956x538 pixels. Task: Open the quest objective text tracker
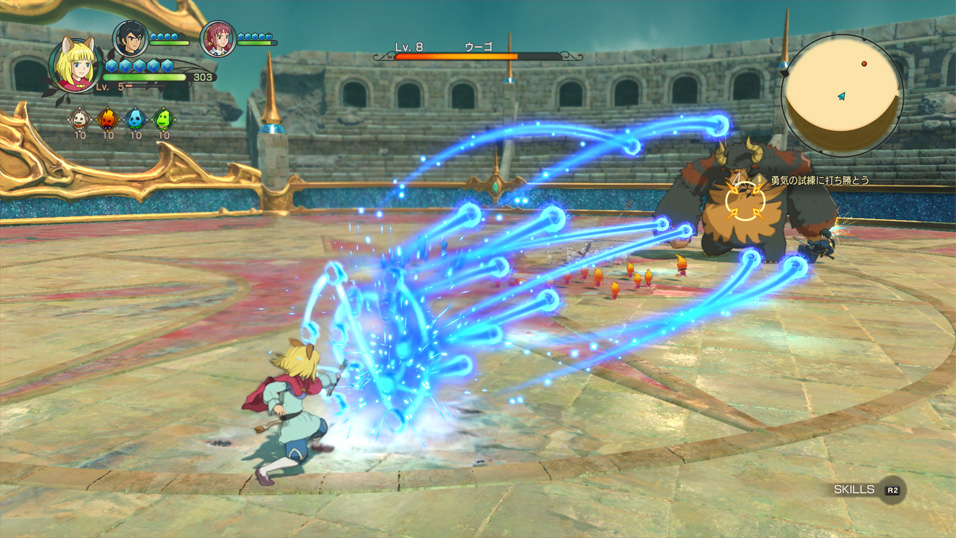point(819,181)
